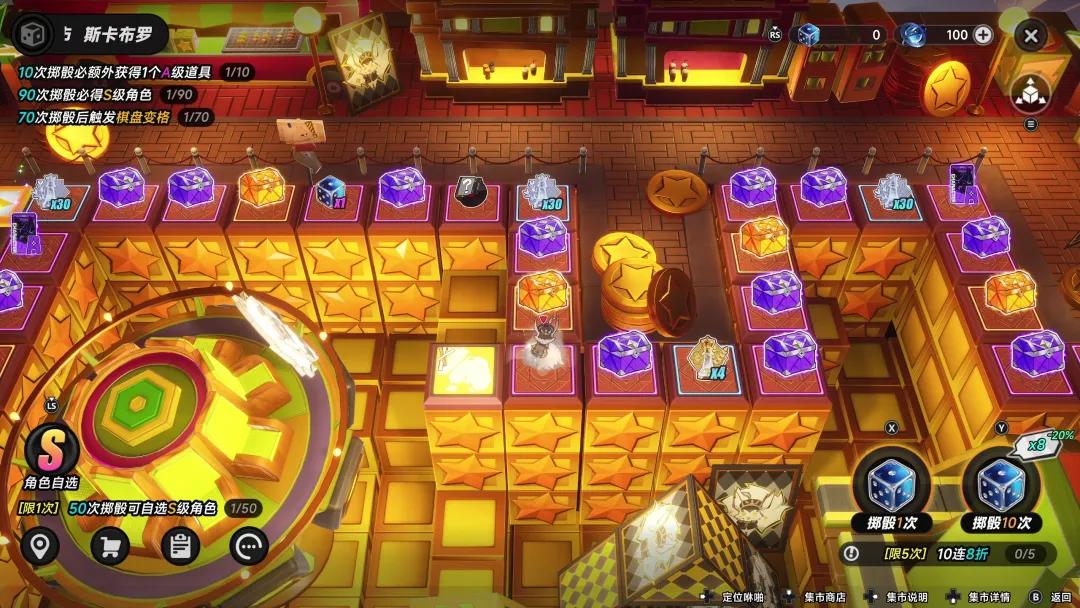
Task: Locate character with the map pin icon
Action: coord(40,546)
